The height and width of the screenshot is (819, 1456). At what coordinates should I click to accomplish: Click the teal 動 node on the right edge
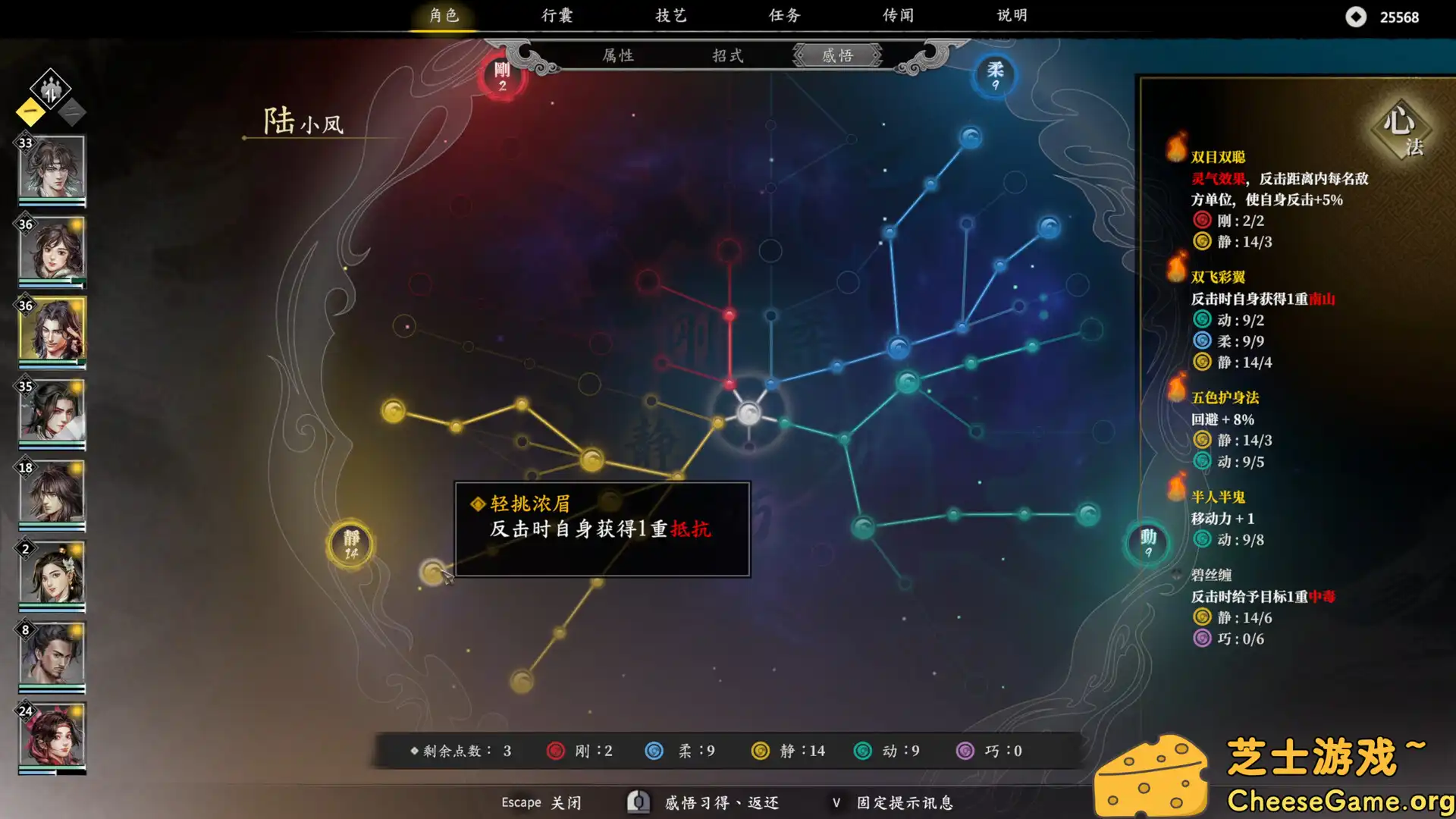coord(1147,542)
